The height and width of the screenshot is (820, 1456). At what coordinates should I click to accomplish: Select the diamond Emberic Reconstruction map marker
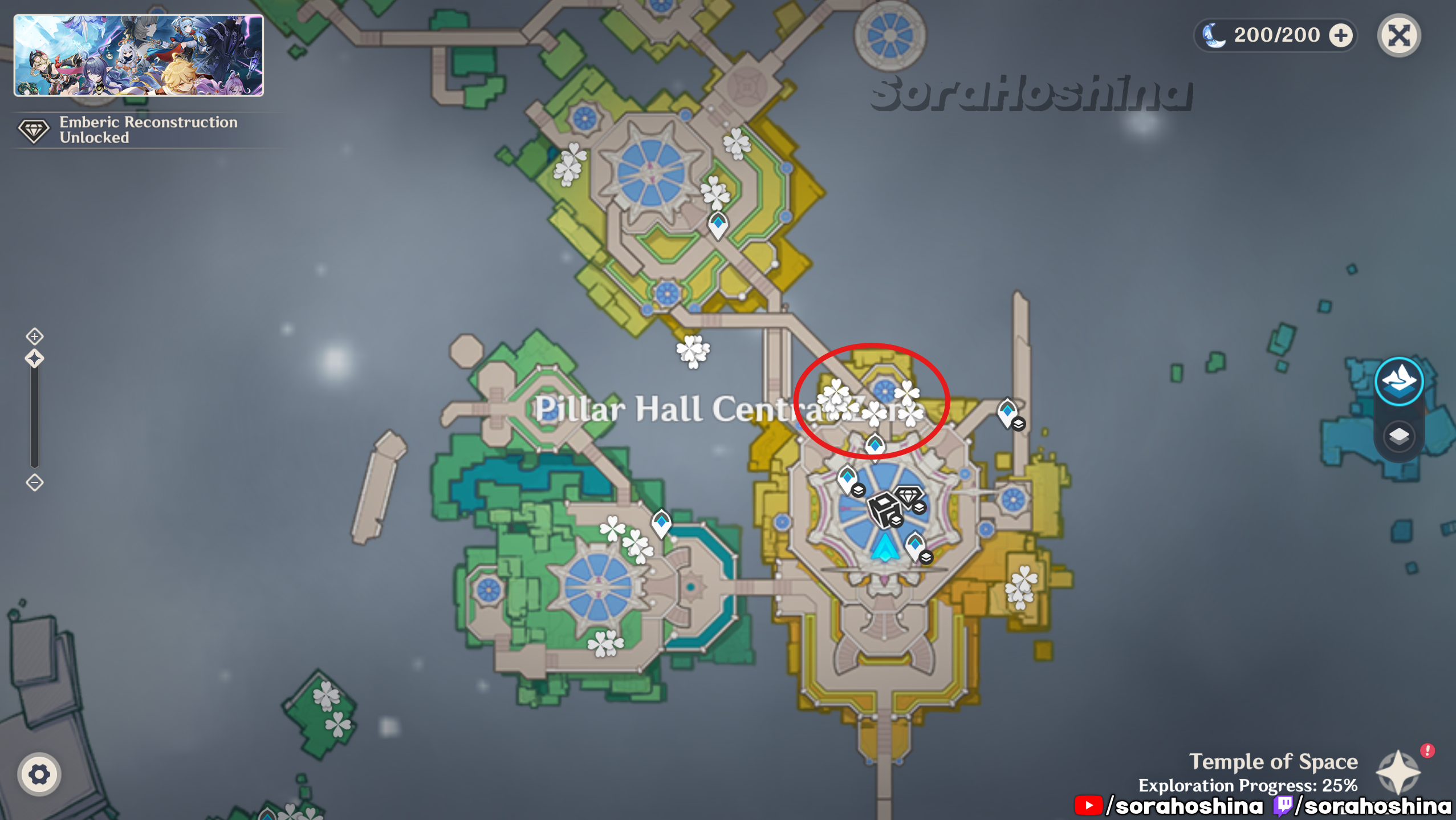click(908, 496)
